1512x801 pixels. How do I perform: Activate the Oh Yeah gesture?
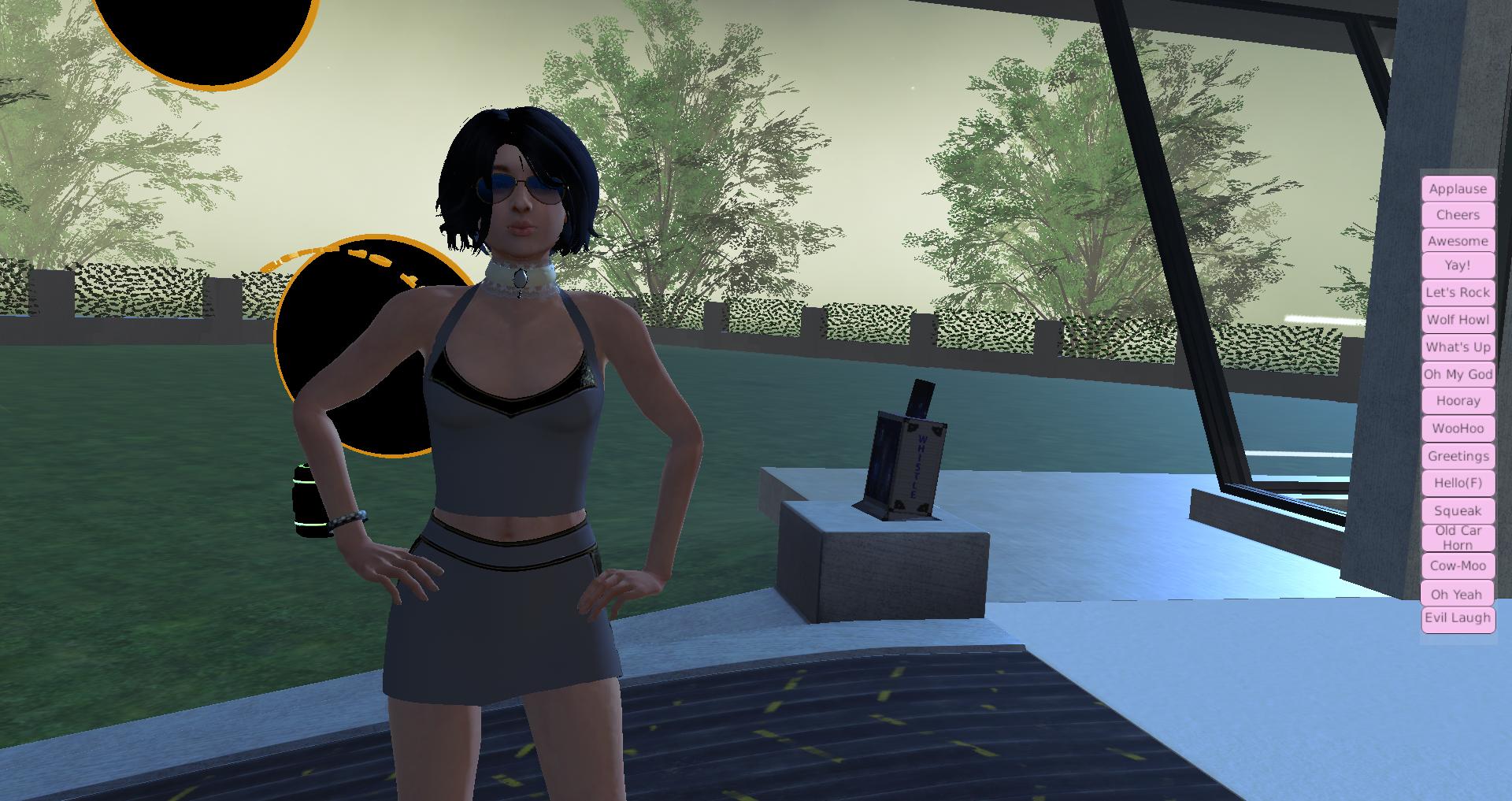click(x=1458, y=594)
